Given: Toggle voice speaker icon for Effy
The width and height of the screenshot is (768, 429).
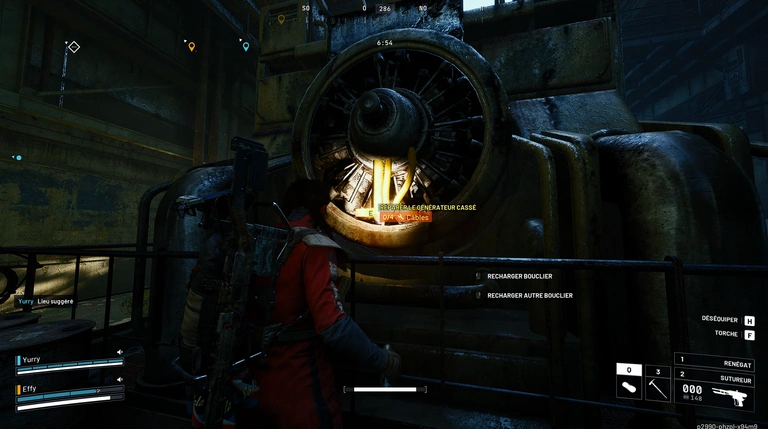Looking at the screenshot, I should (x=120, y=379).
